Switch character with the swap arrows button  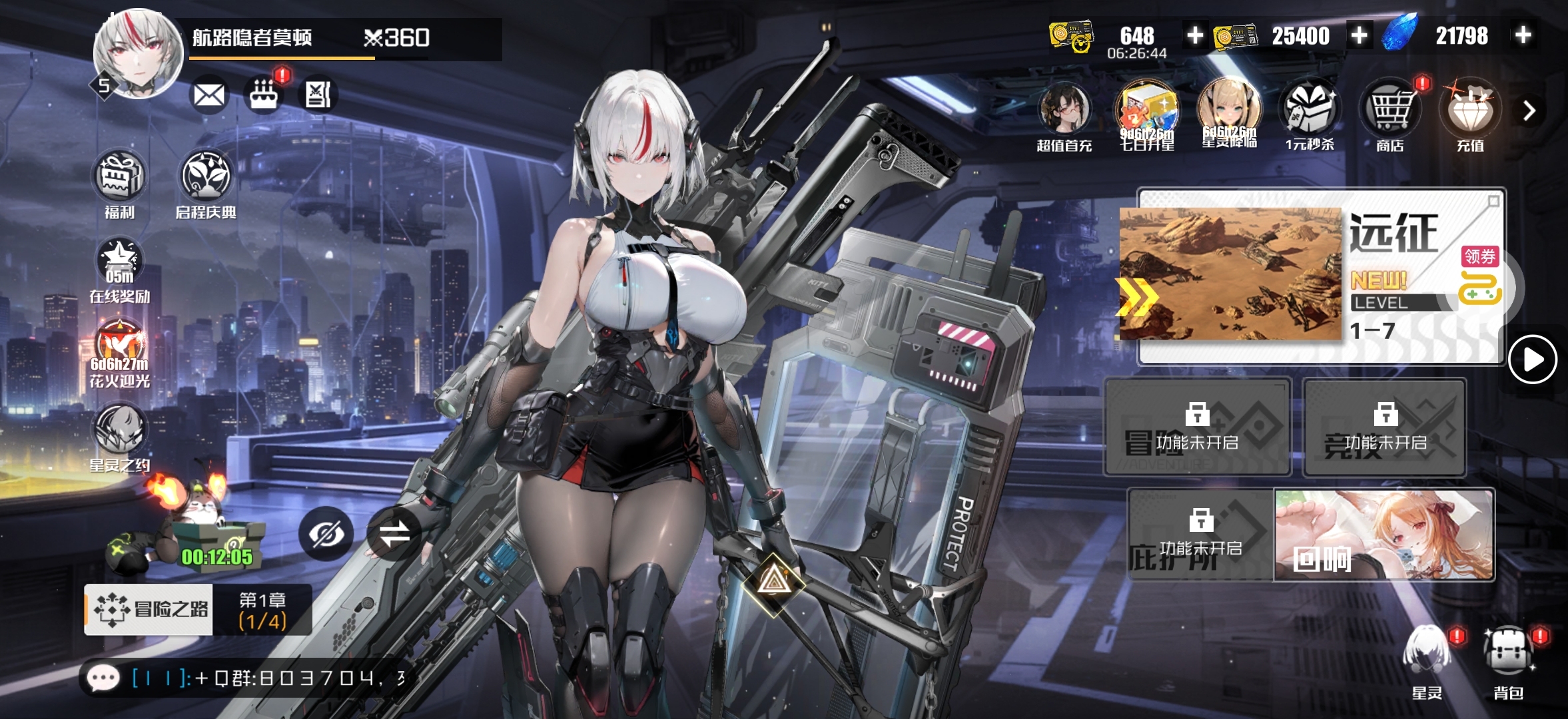[394, 533]
